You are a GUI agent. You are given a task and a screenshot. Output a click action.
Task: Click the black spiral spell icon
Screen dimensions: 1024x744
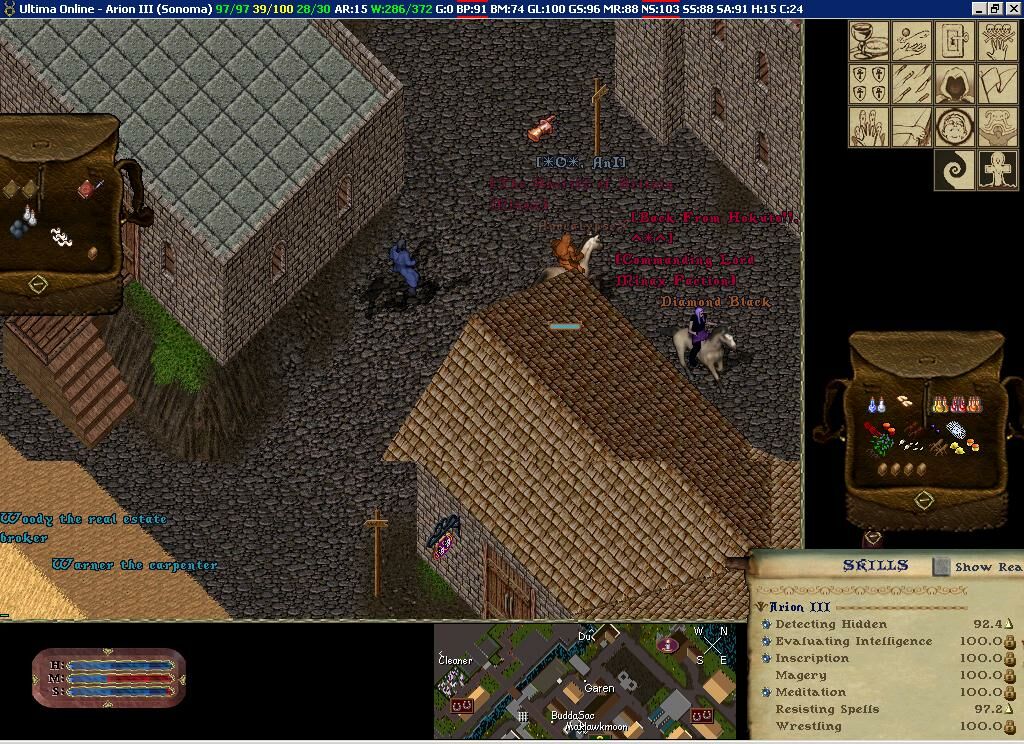pos(955,170)
